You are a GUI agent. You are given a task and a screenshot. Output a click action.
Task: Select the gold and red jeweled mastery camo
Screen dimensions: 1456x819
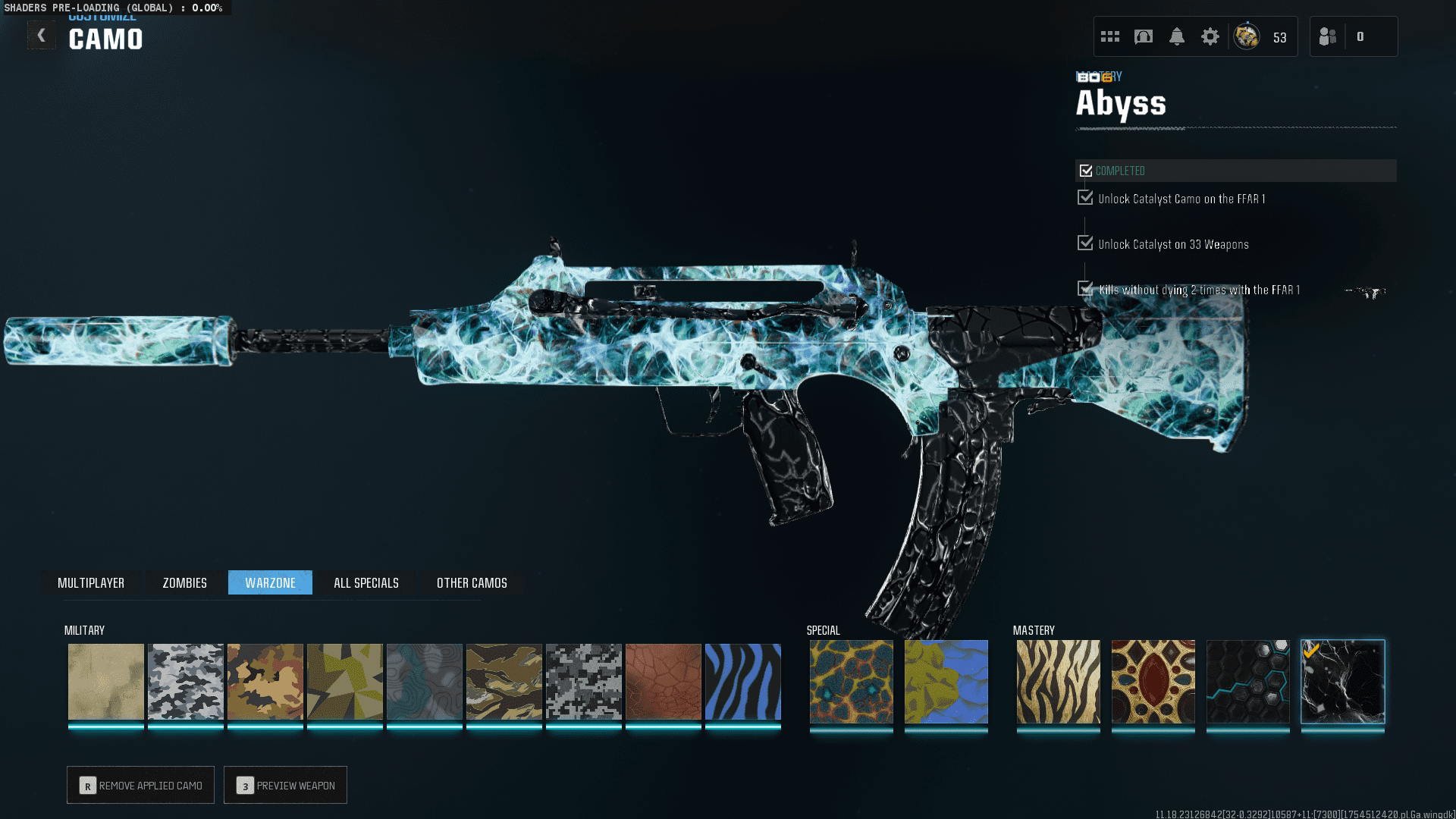click(x=1153, y=681)
